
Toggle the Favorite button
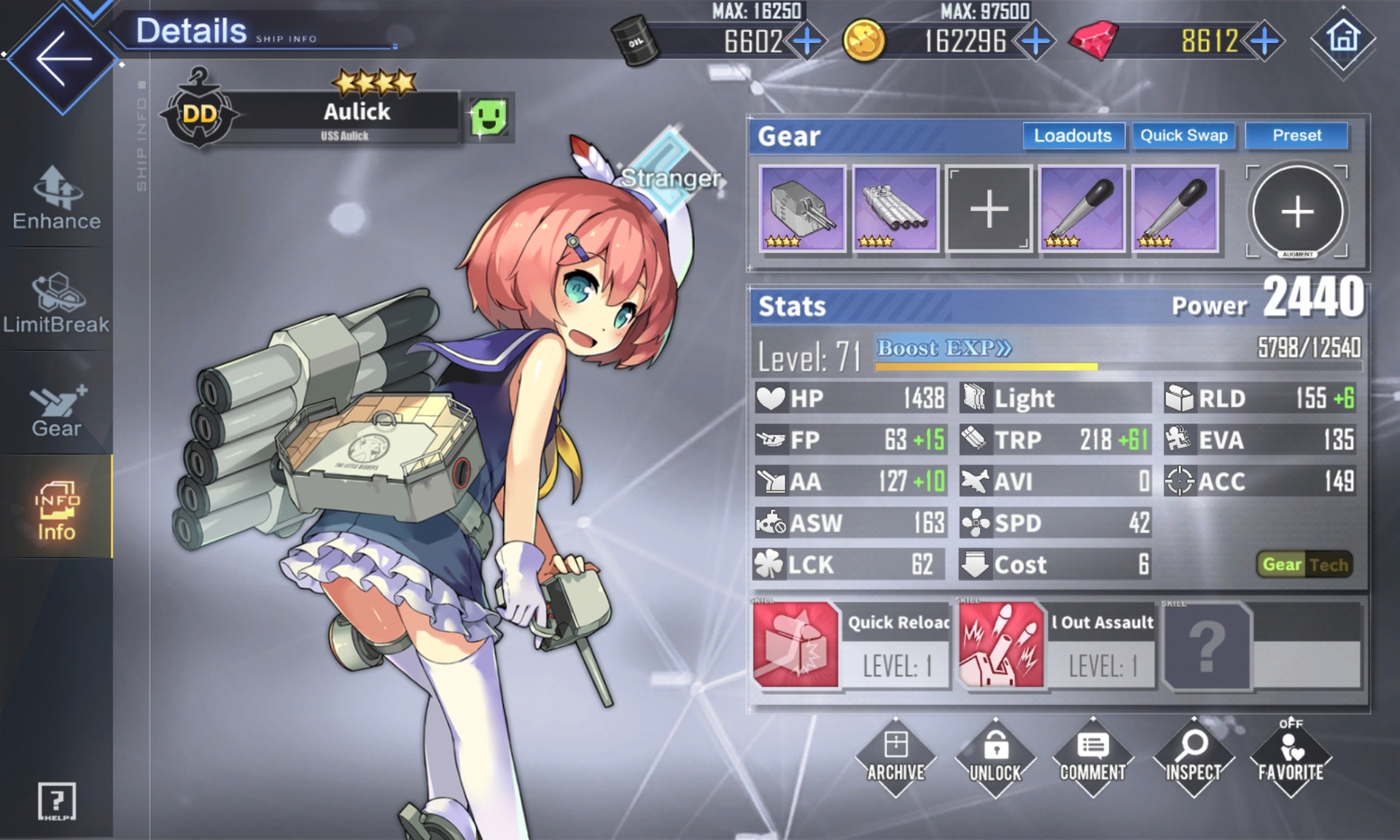[x=1291, y=758]
